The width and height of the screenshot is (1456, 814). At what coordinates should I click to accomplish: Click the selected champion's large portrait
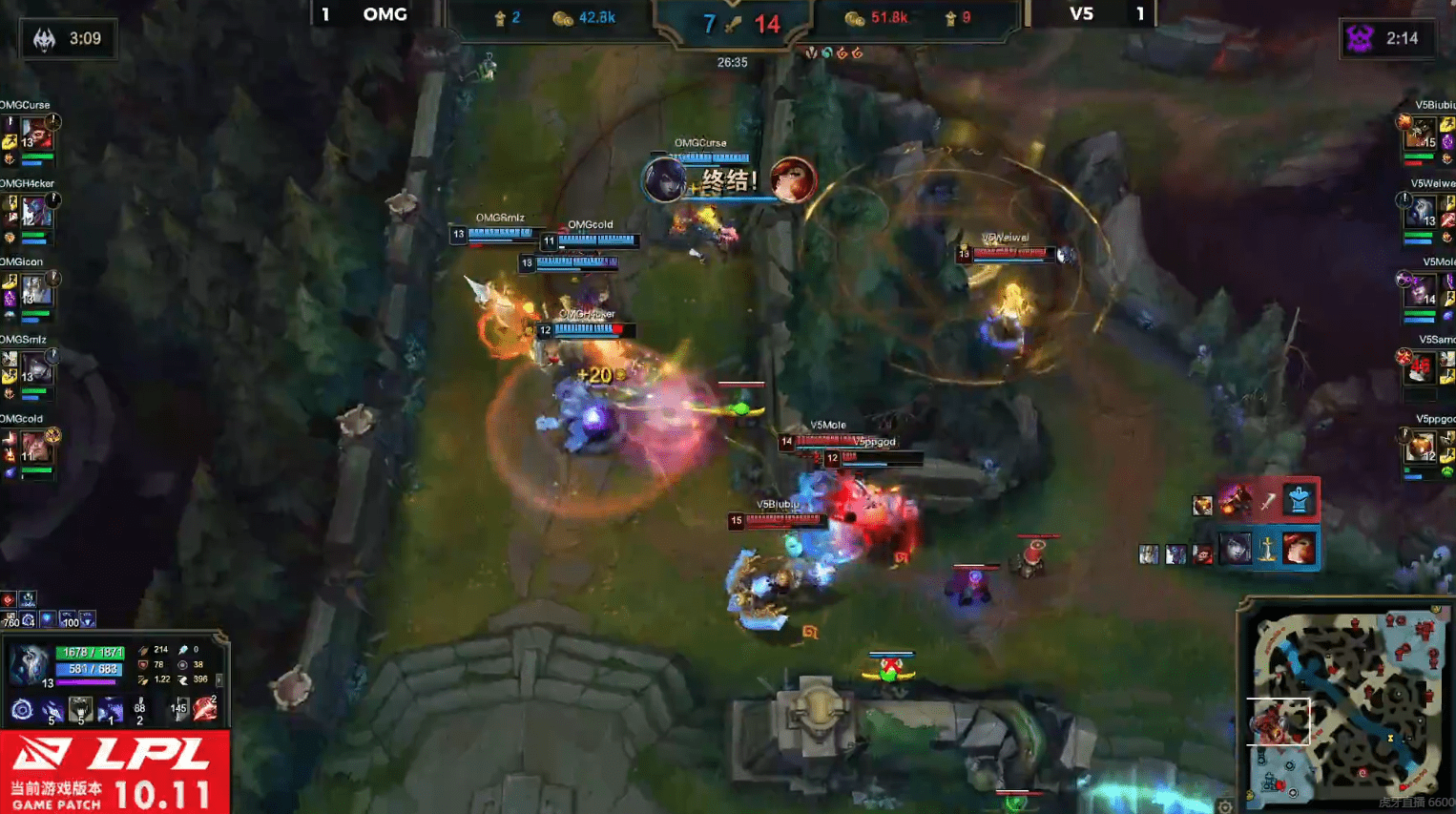[x=29, y=664]
